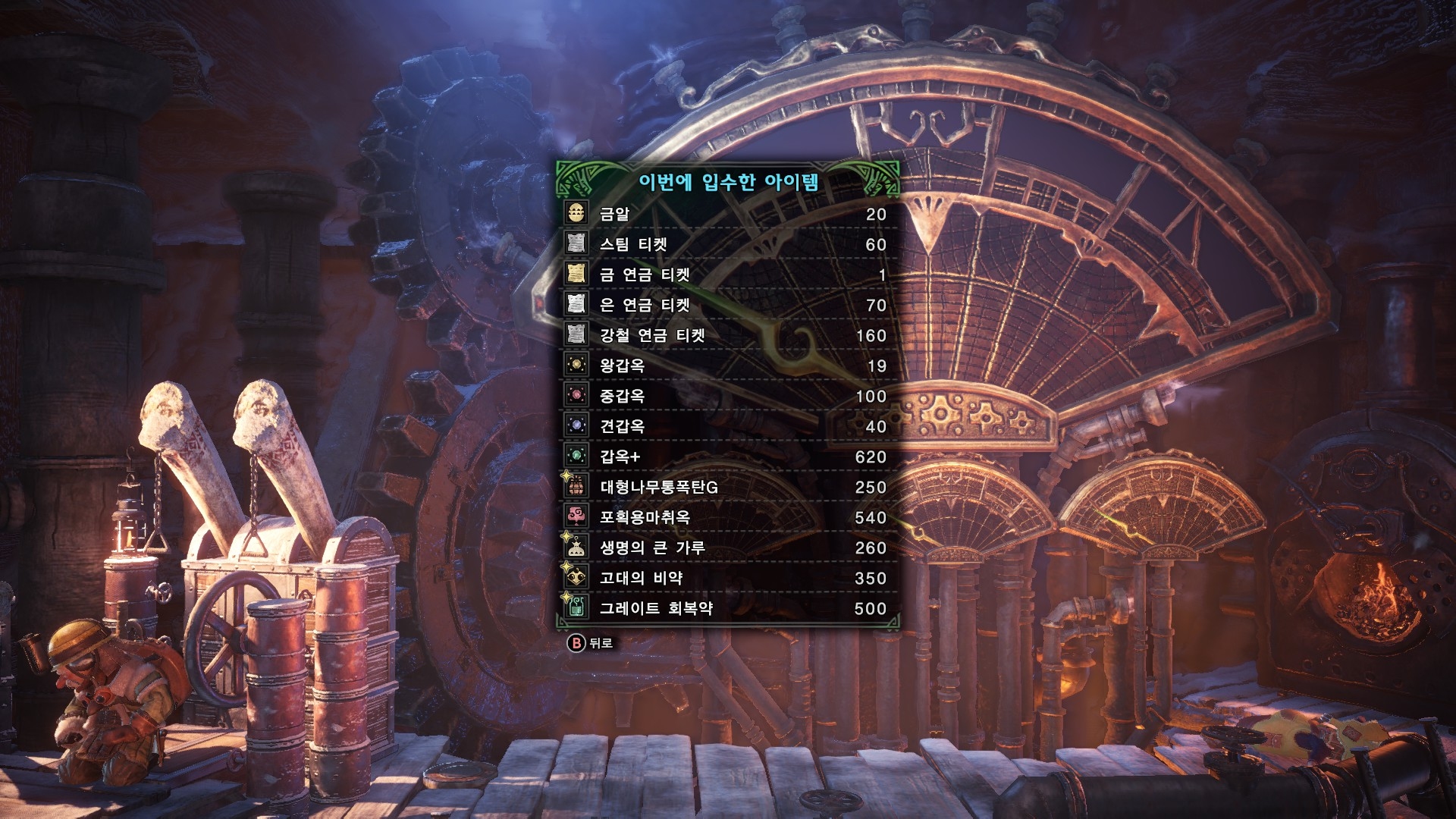Select the 금알 item row

726,214
